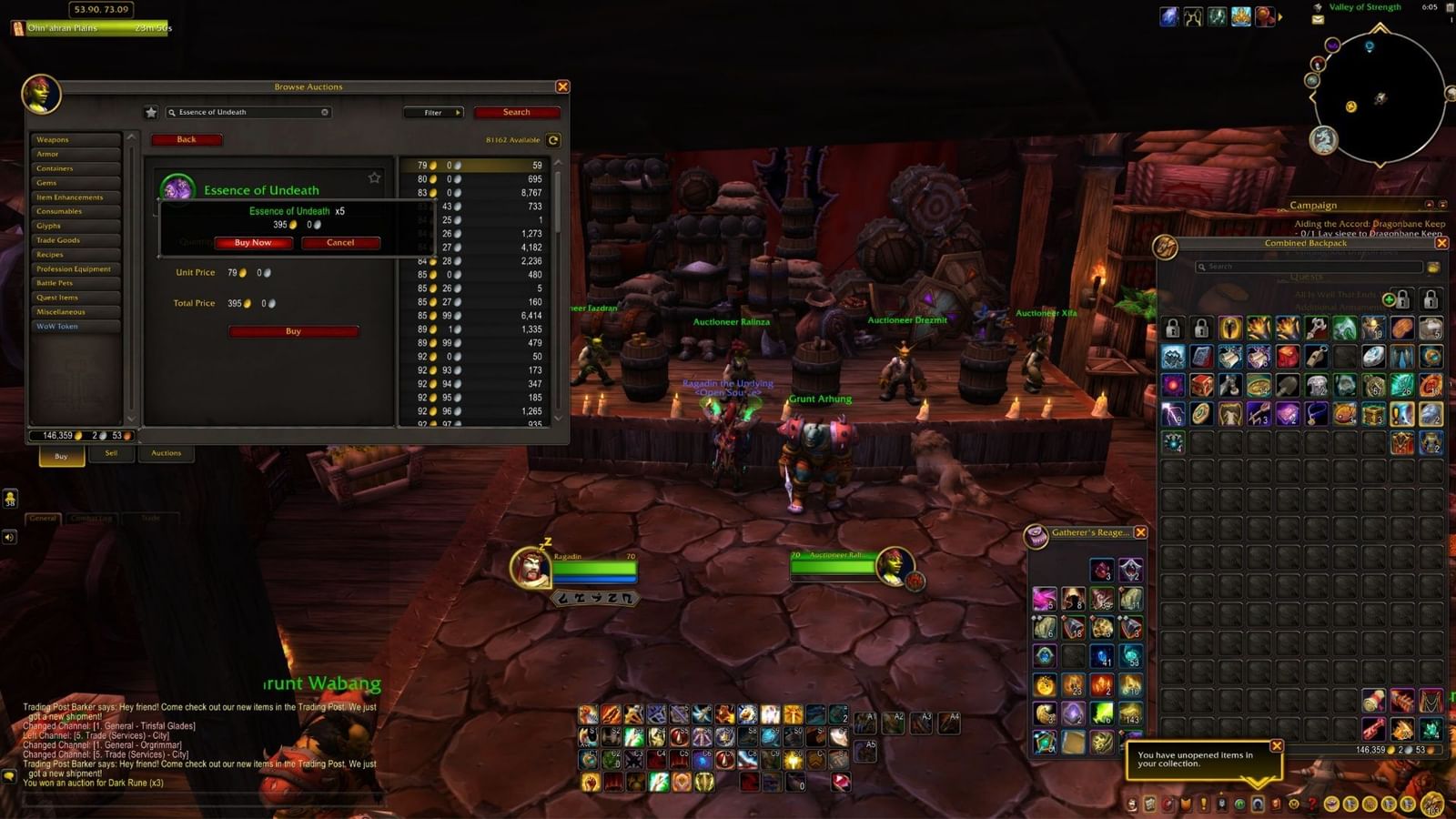
Task: Switch to the Sell tab
Action: coord(111,452)
